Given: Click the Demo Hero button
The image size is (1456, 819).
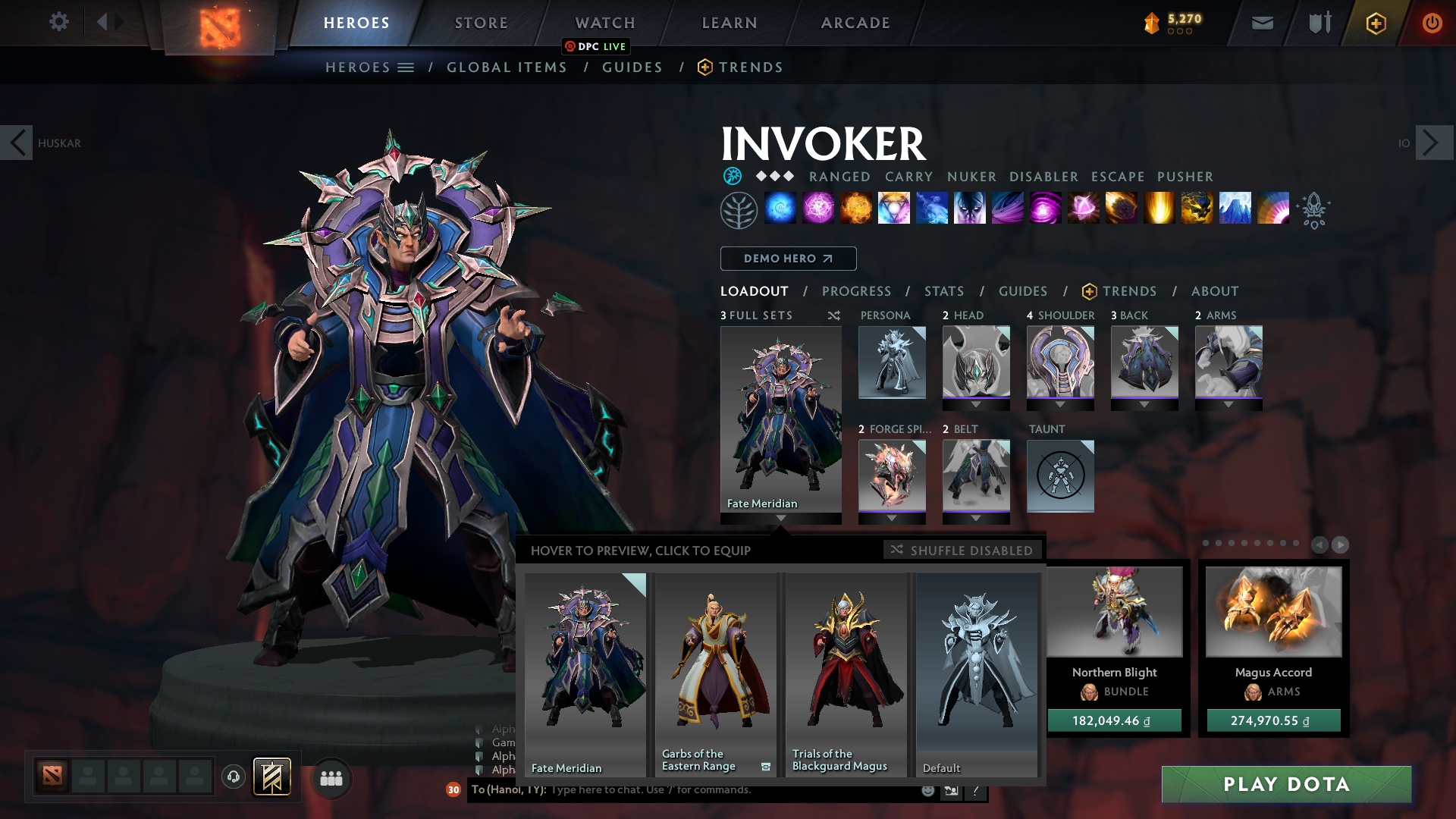Looking at the screenshot, I should pyautogui.click(x=788, y=259).
